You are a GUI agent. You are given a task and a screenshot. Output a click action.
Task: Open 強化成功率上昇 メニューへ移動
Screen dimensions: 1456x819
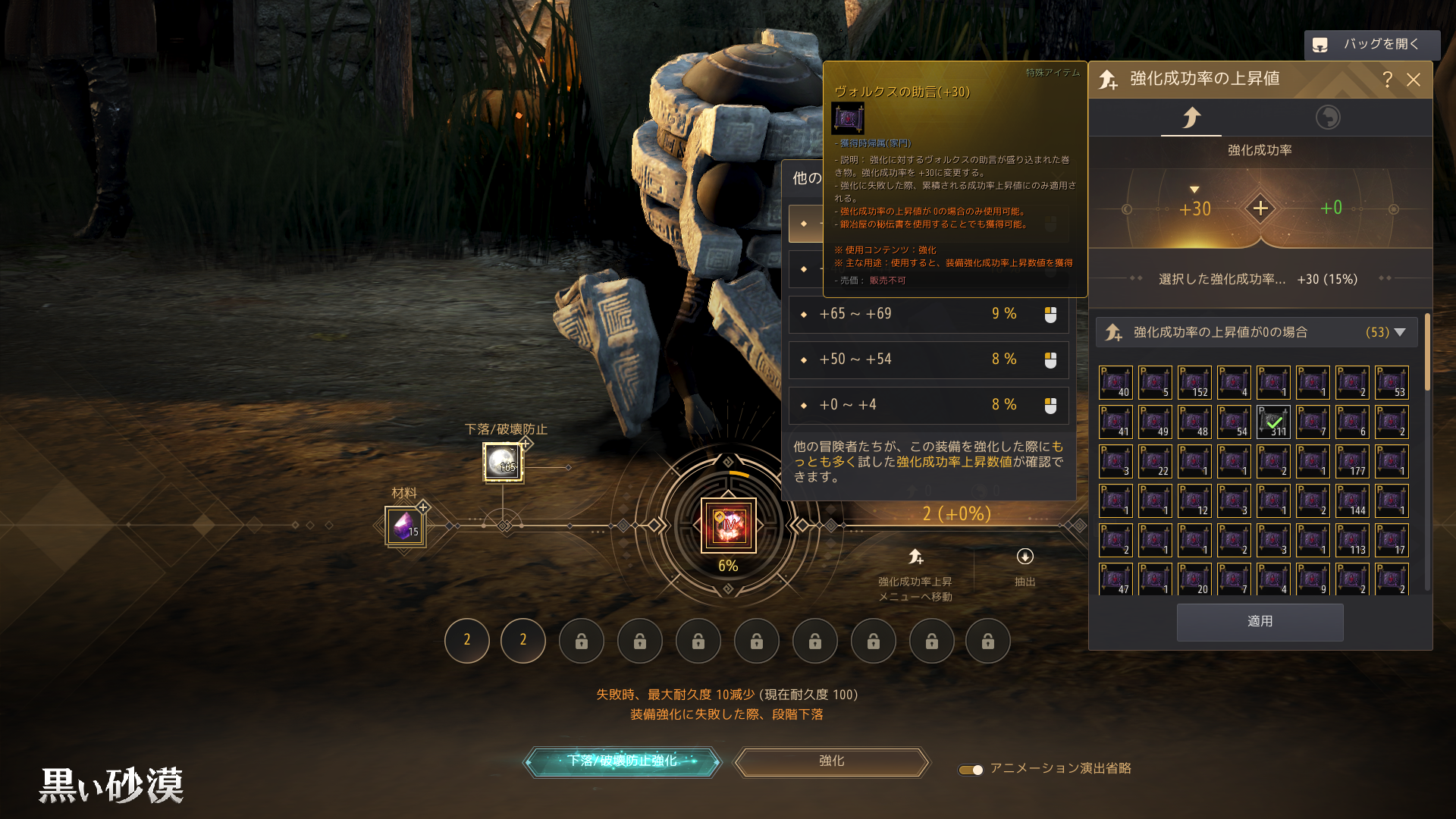coord(915,573)
